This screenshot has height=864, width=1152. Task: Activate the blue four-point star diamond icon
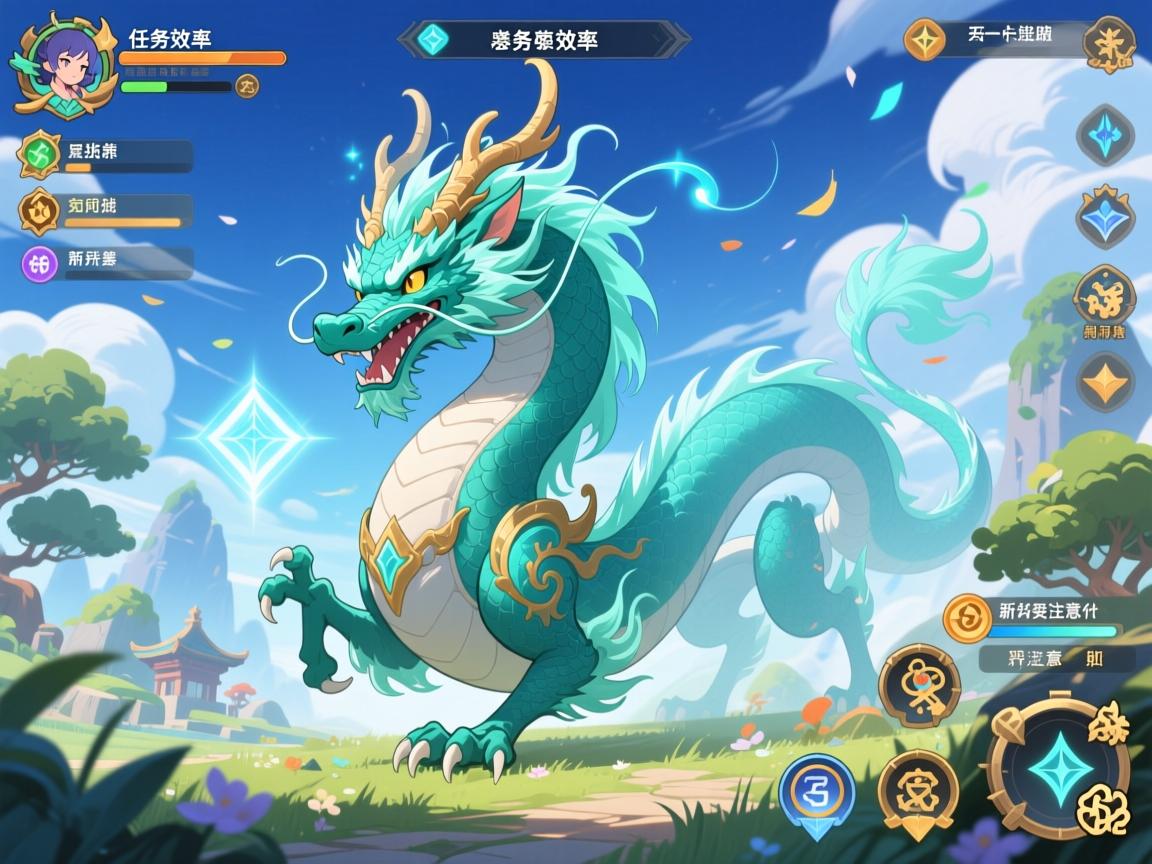[1105, 132]
